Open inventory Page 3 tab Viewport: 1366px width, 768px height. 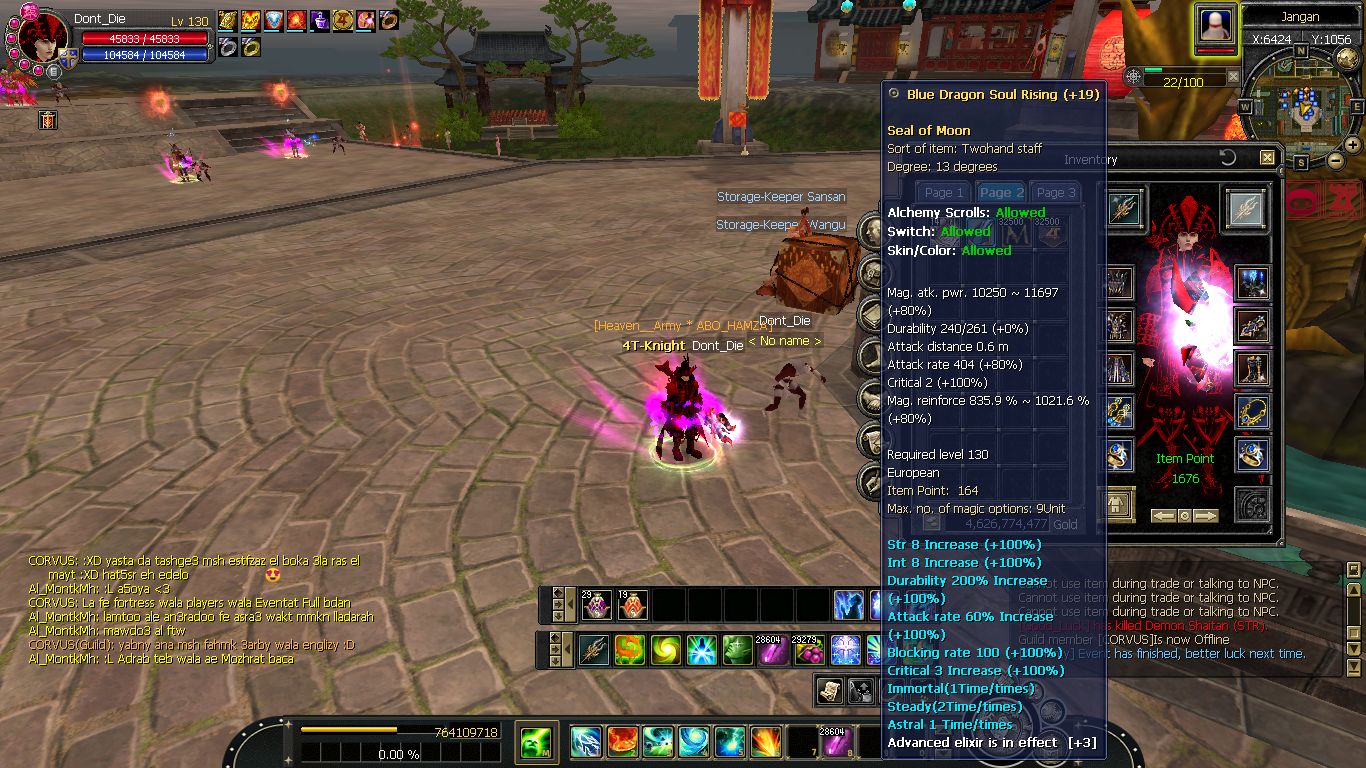click(x=1055, y=192)
